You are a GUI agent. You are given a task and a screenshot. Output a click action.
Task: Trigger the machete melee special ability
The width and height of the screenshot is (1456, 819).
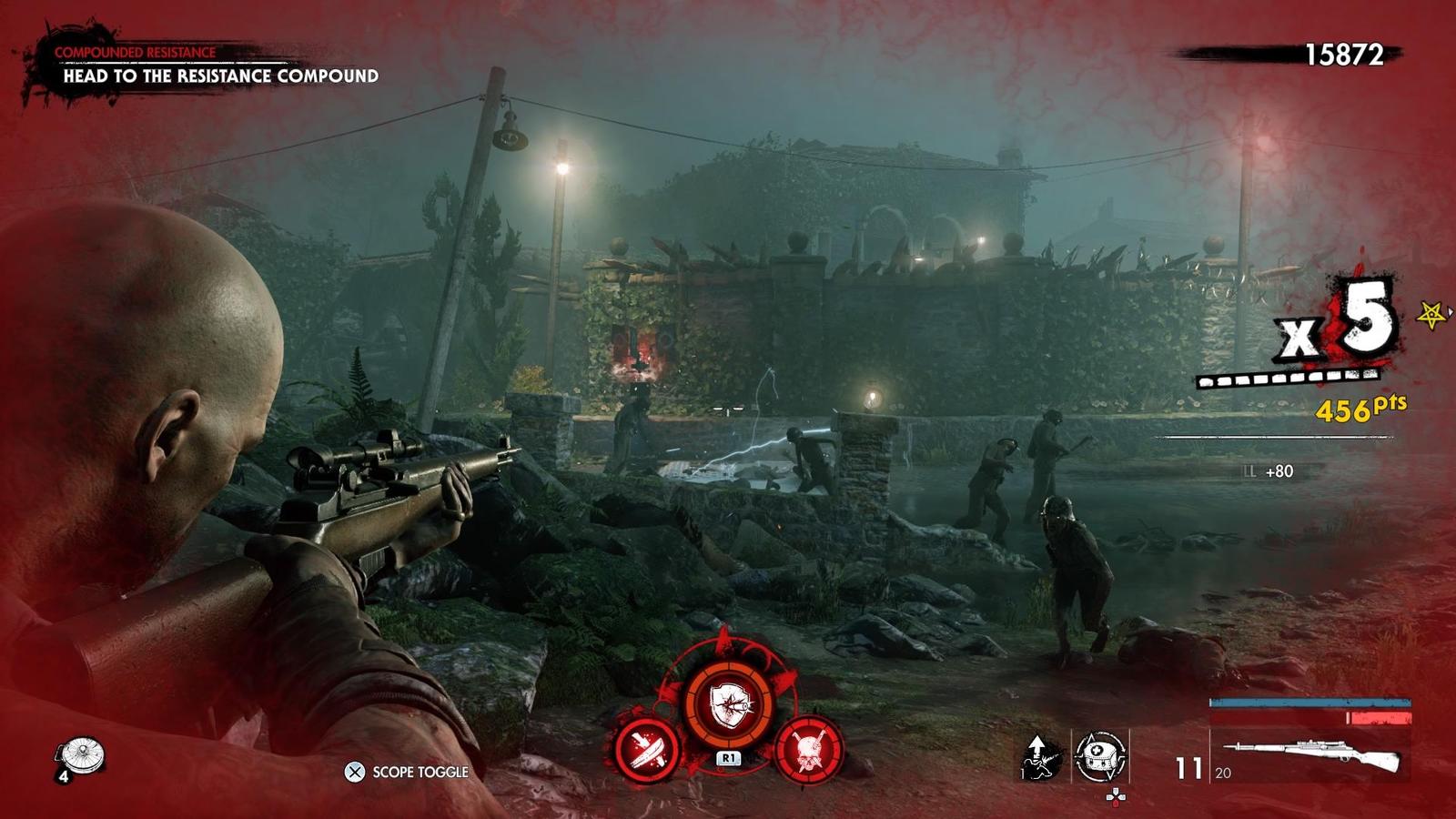[x=648, y=749]
